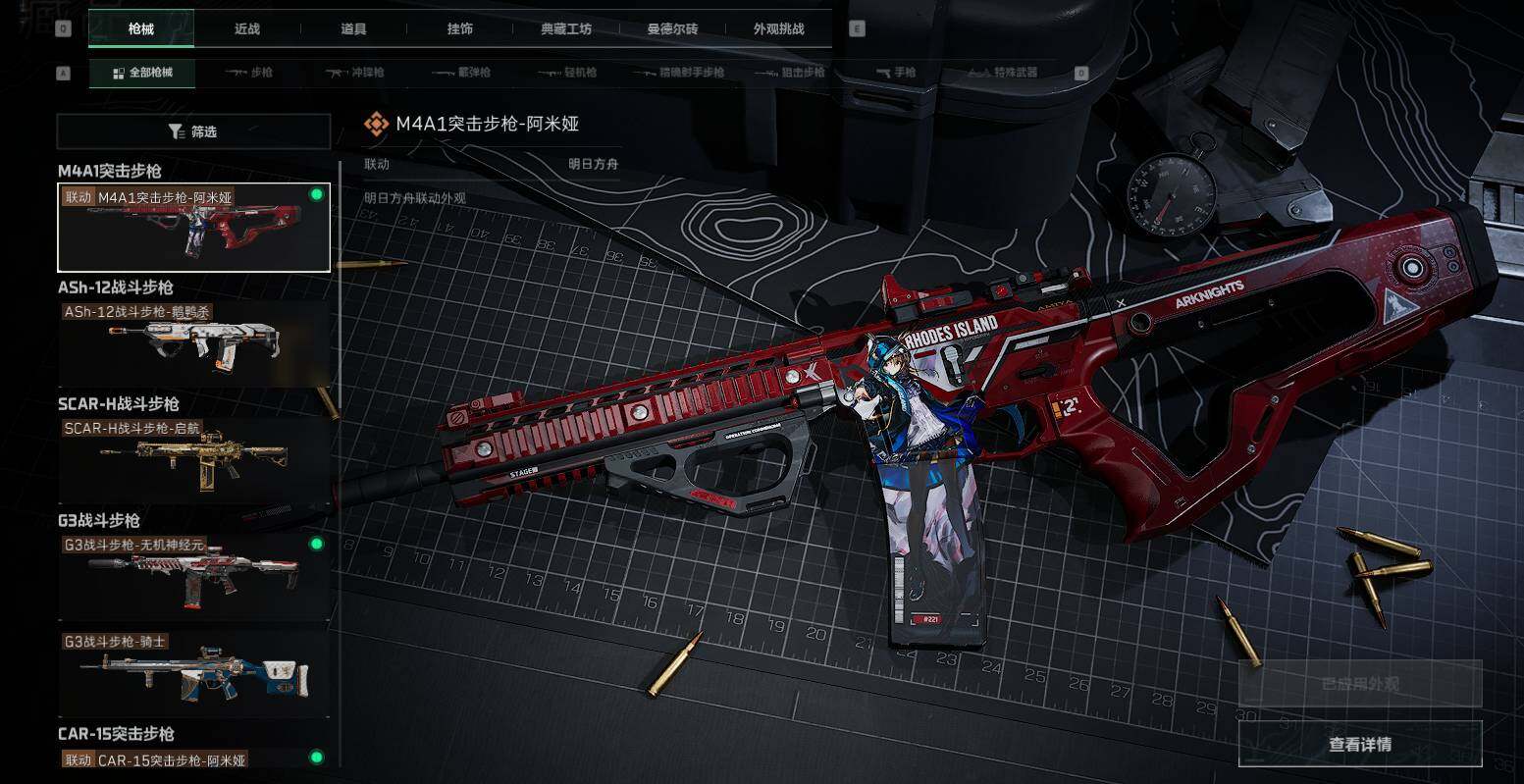This screenshot has height=784, width=1524.
Task: Select the G3 骑士 skin
Action: [x=194, y=674]
